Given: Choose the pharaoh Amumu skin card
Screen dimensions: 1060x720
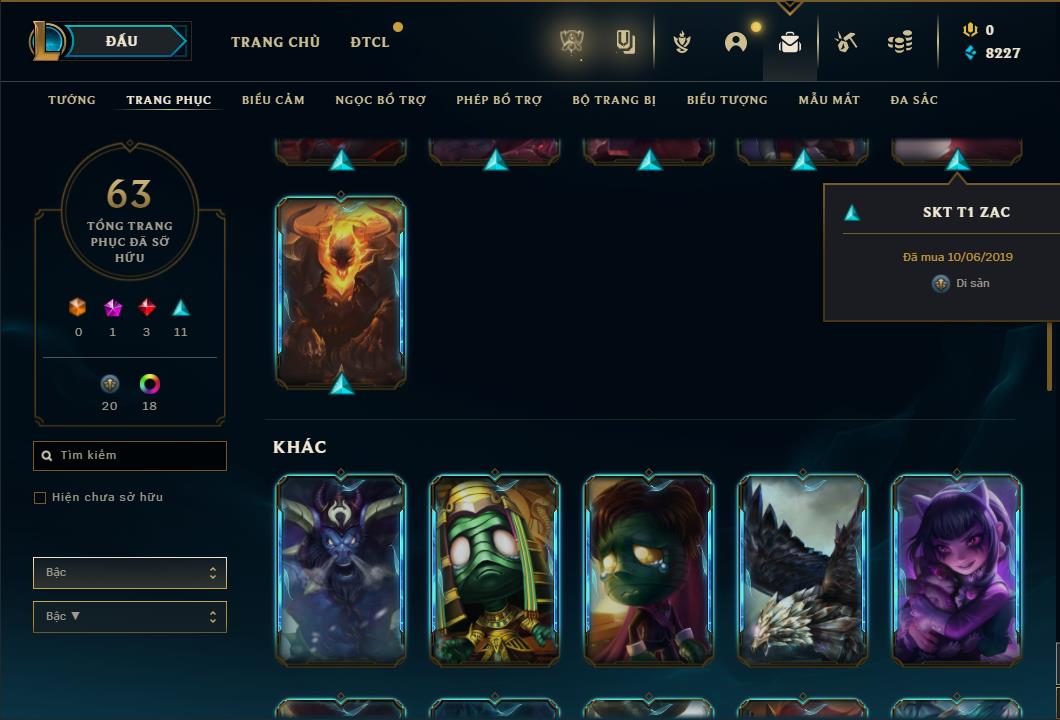Looking at the screenshot, I should [x=495, y=570].
